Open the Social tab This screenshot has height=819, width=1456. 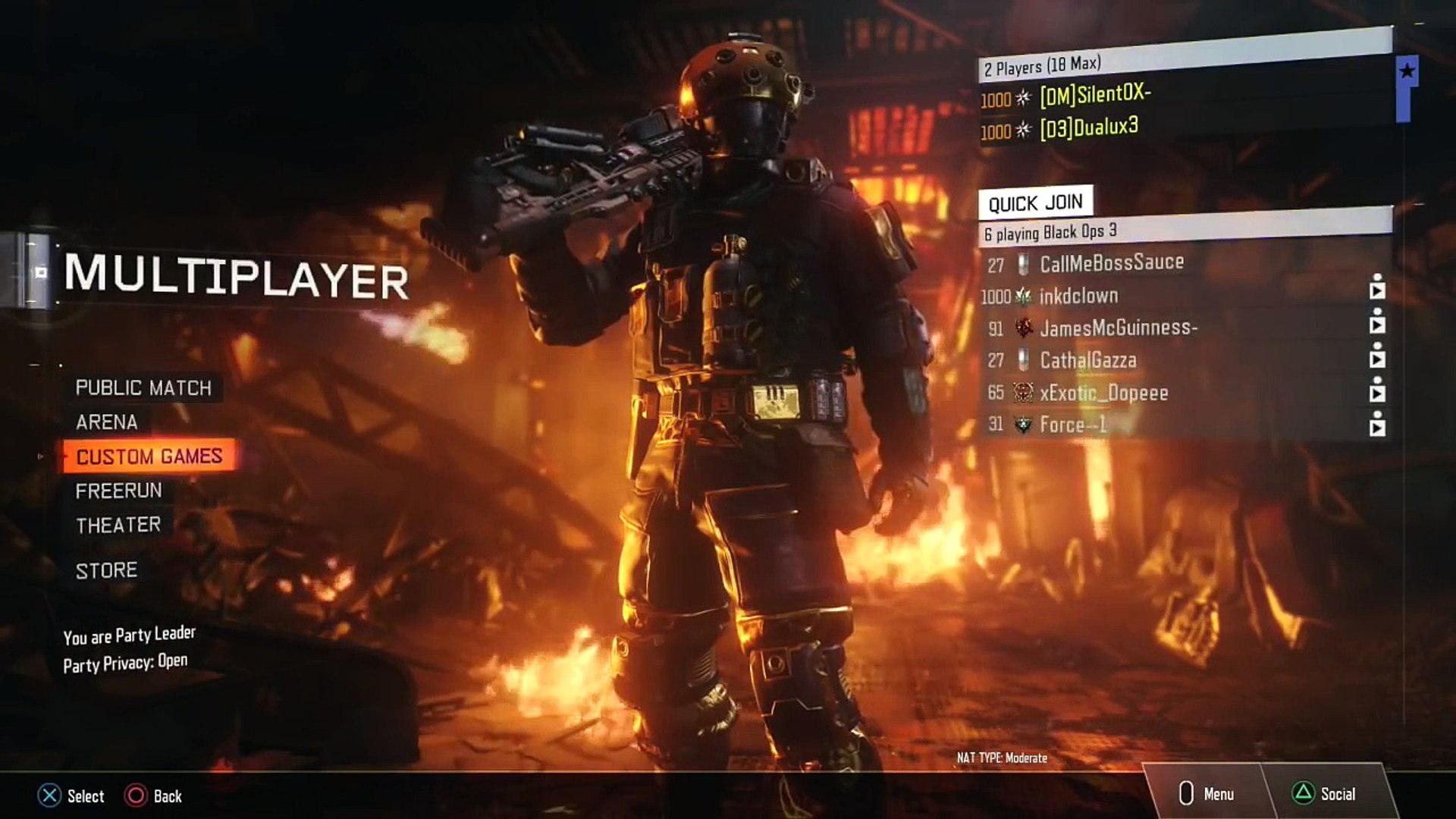point(1324,793)
